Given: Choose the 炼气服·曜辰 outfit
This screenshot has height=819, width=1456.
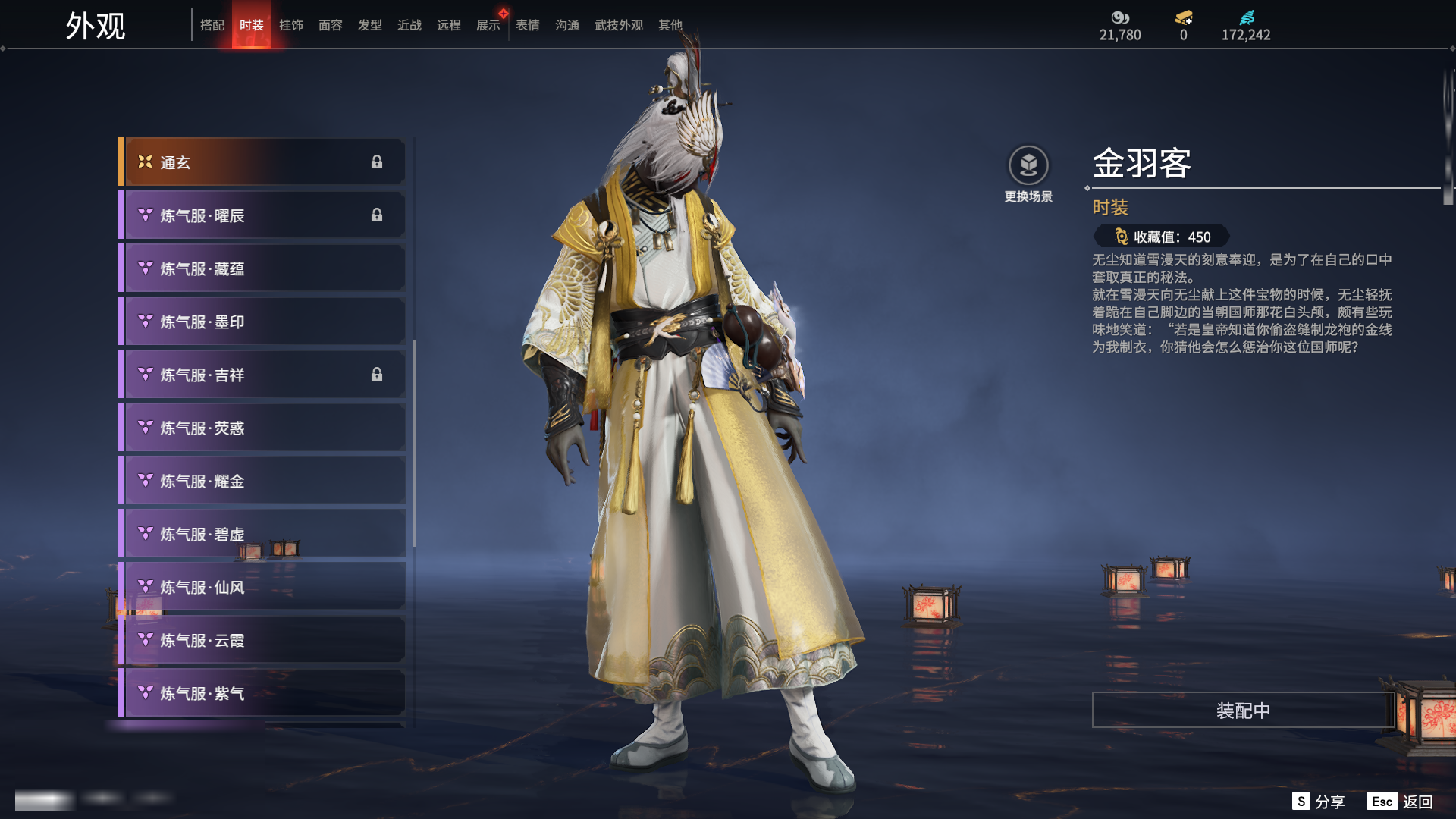Looking at the screenshot, I should (262, 215).
